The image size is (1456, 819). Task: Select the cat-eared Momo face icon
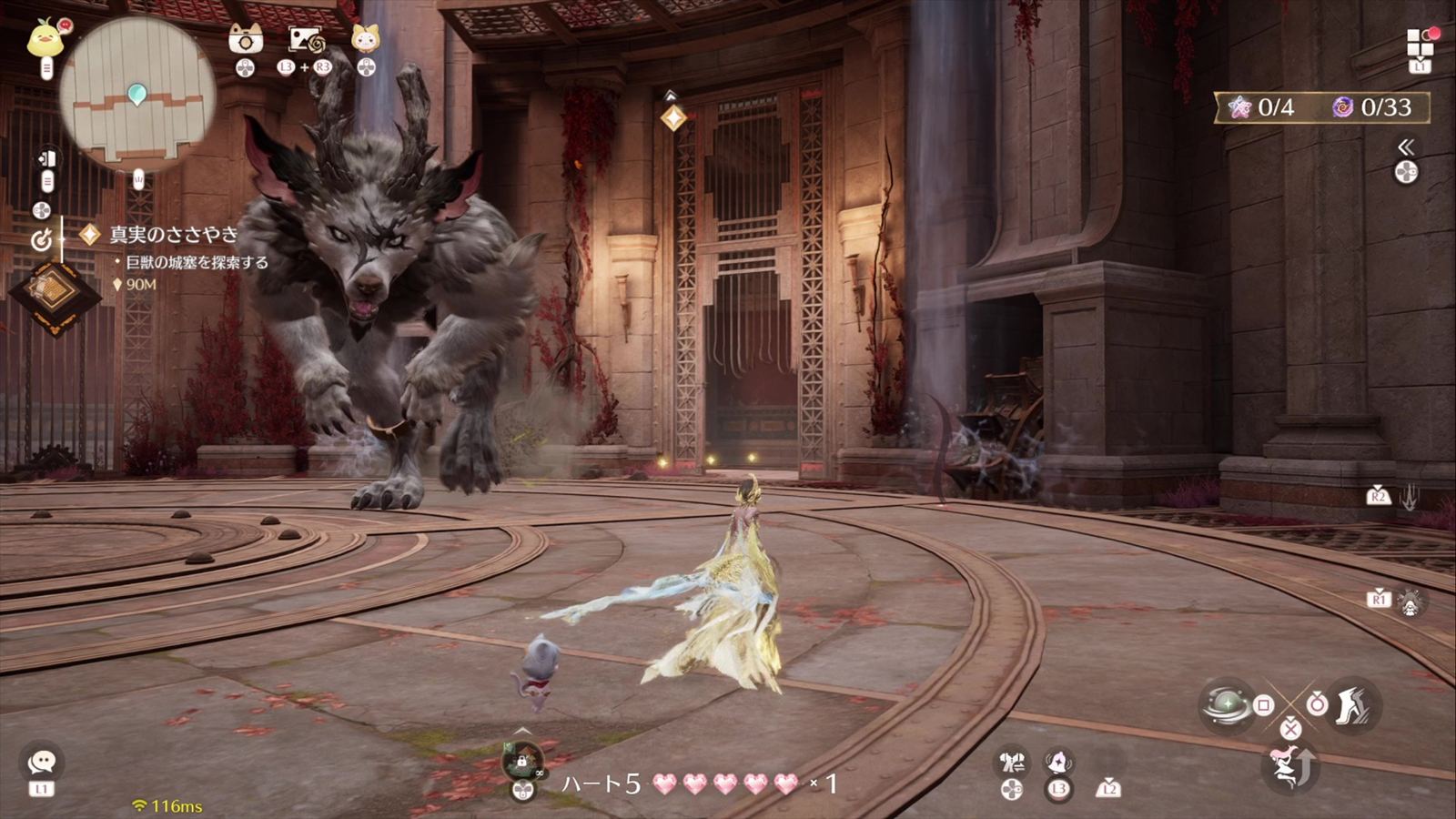pyautogui.click(x=365, y=38)
